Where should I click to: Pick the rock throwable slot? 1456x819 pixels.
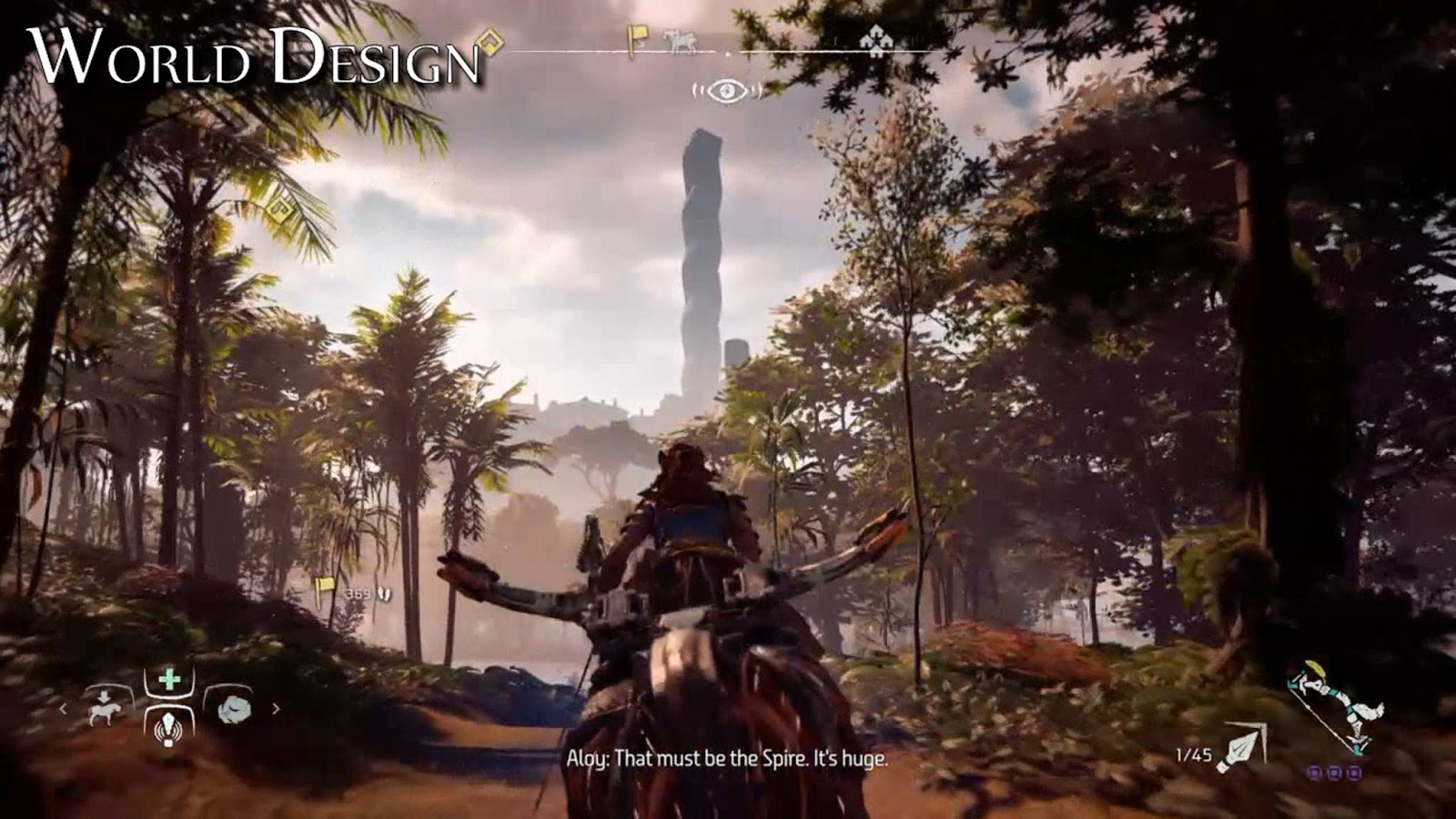[232, 707]
